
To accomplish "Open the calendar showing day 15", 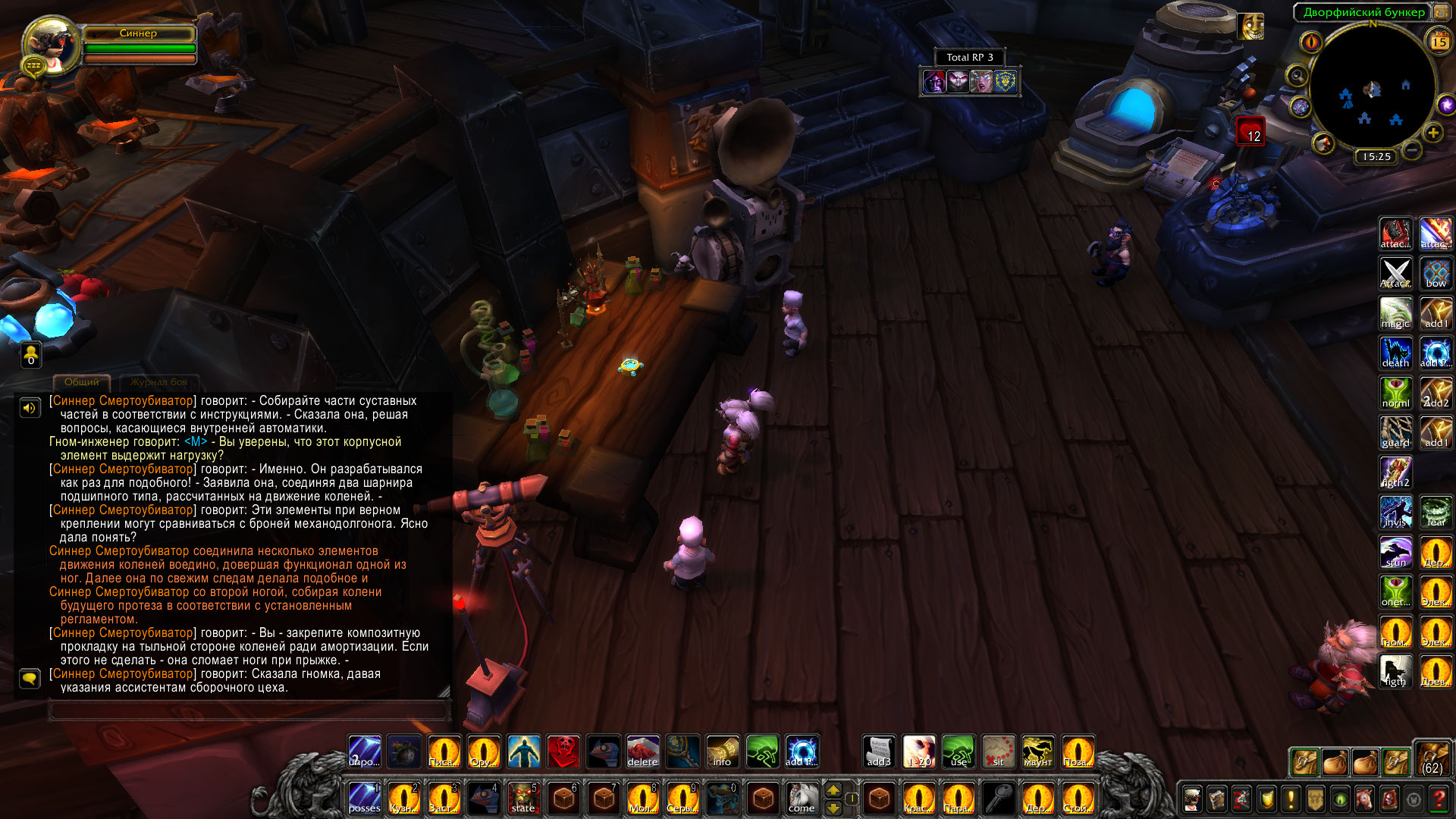I will pos(1439,42).
